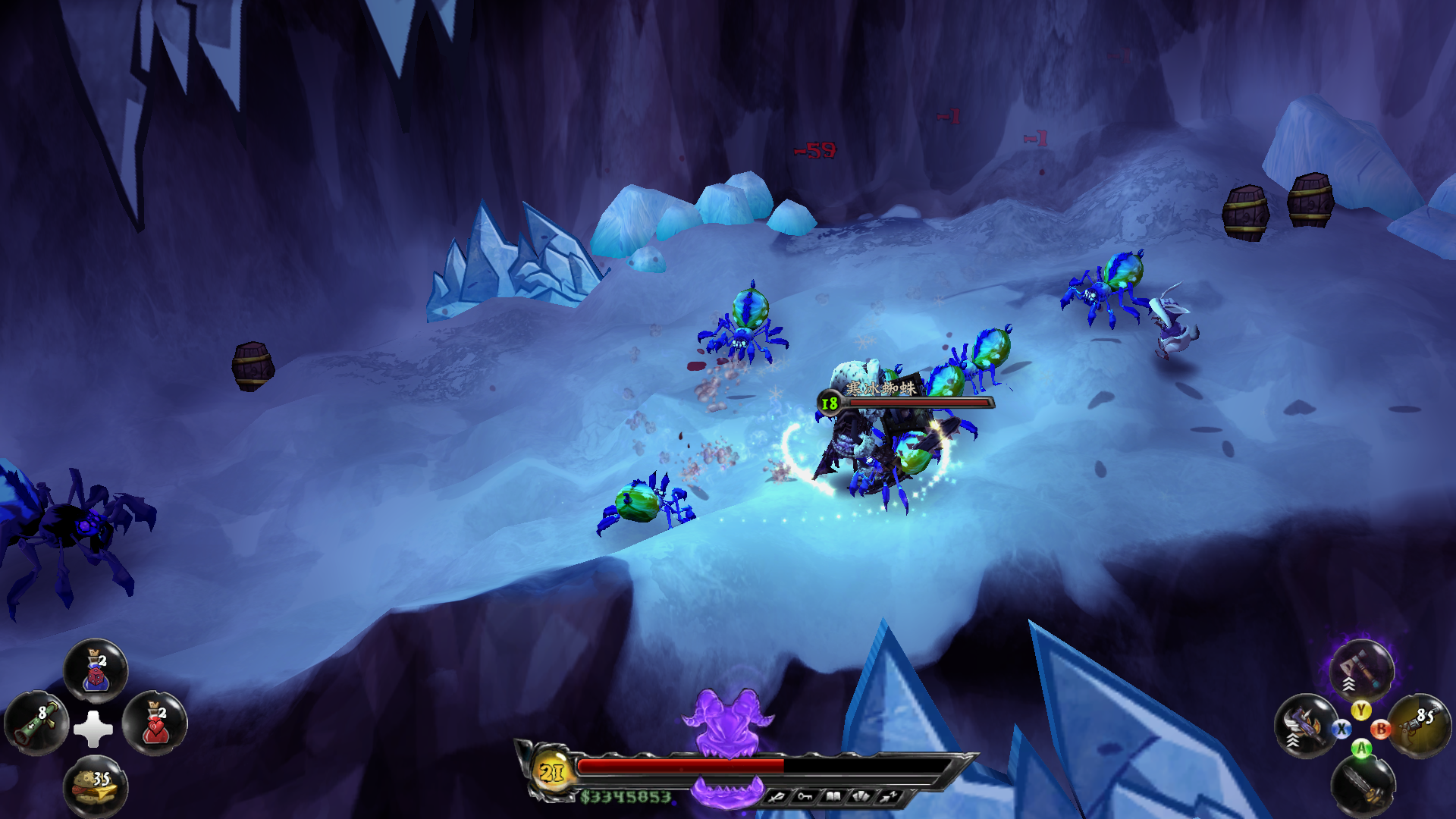
Task: Activate the hatchet weapon slot
Action: [x=1361, y=669]
